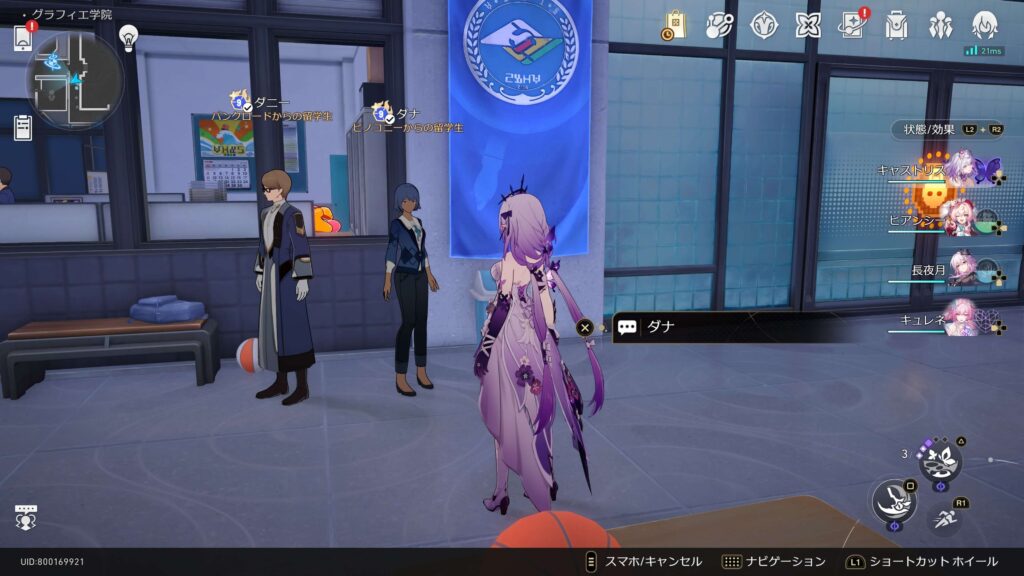
Task: Open the four-petal flower icon
Action: 808,25
